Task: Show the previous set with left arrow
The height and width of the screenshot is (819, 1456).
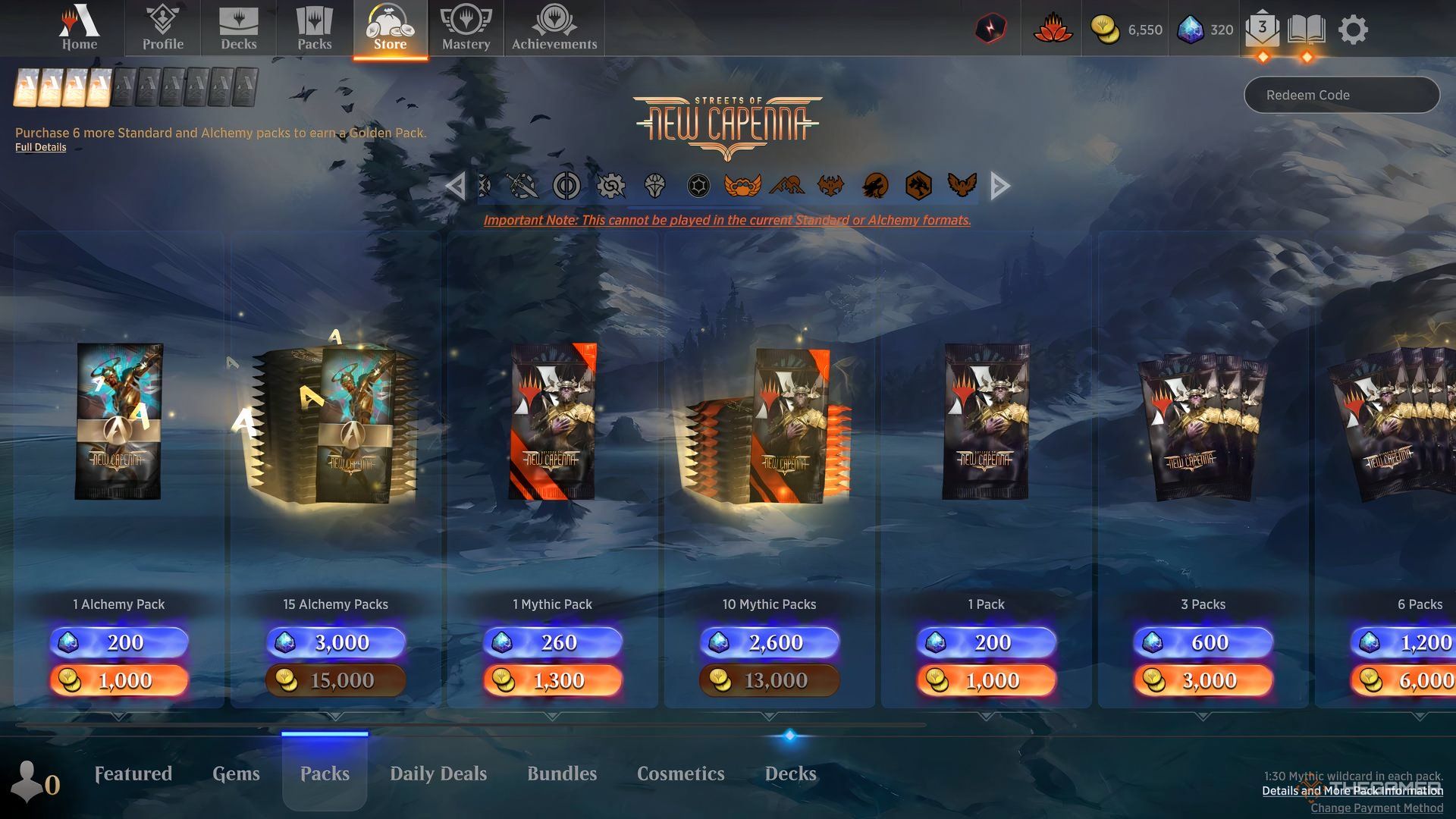Action: click(x=455, y=186)
